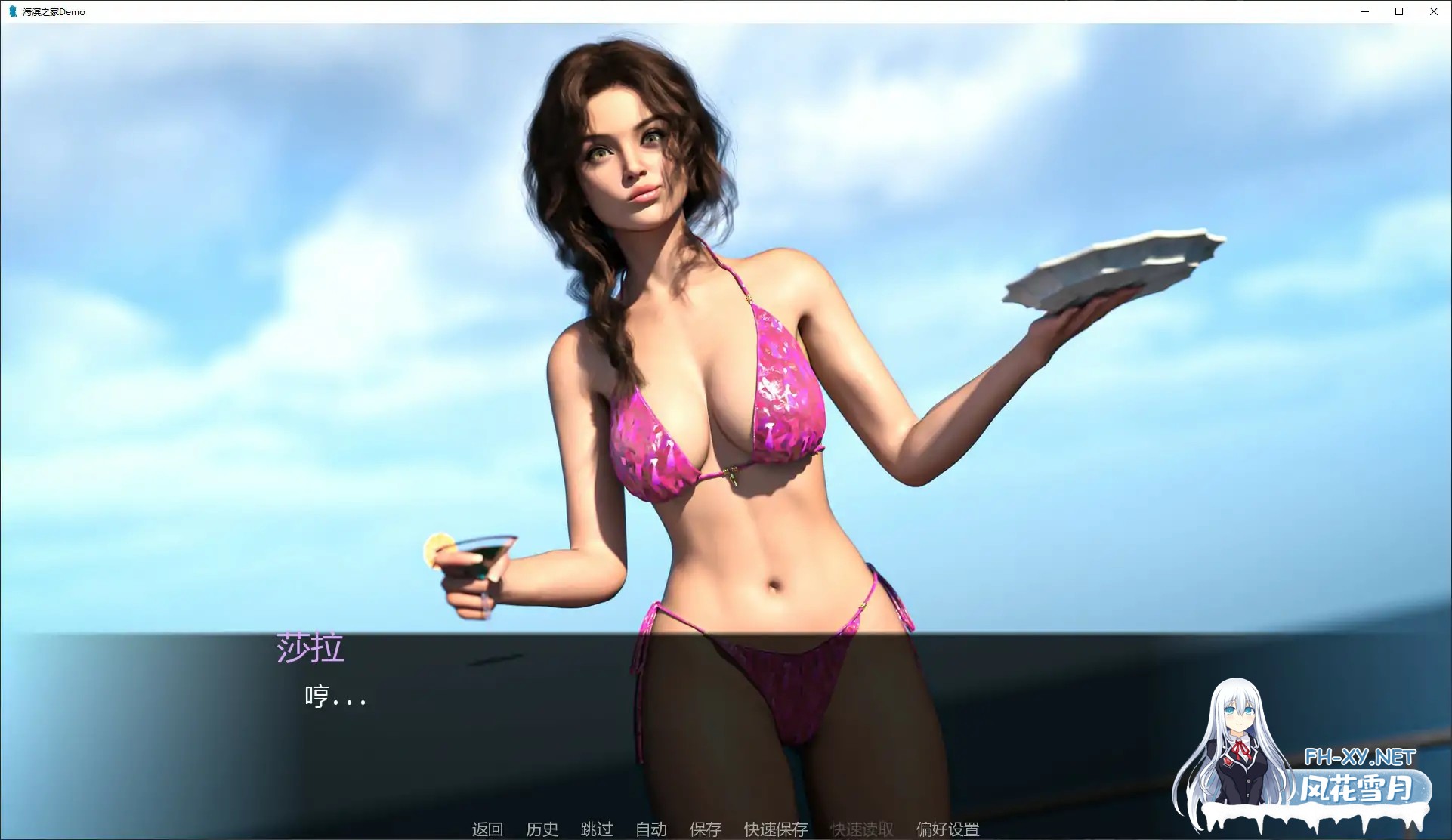Open the 历史 dialogue history screen
The height and width of the screenshot is (840, 1452).
pyautogui.click(x=542, y=829)
